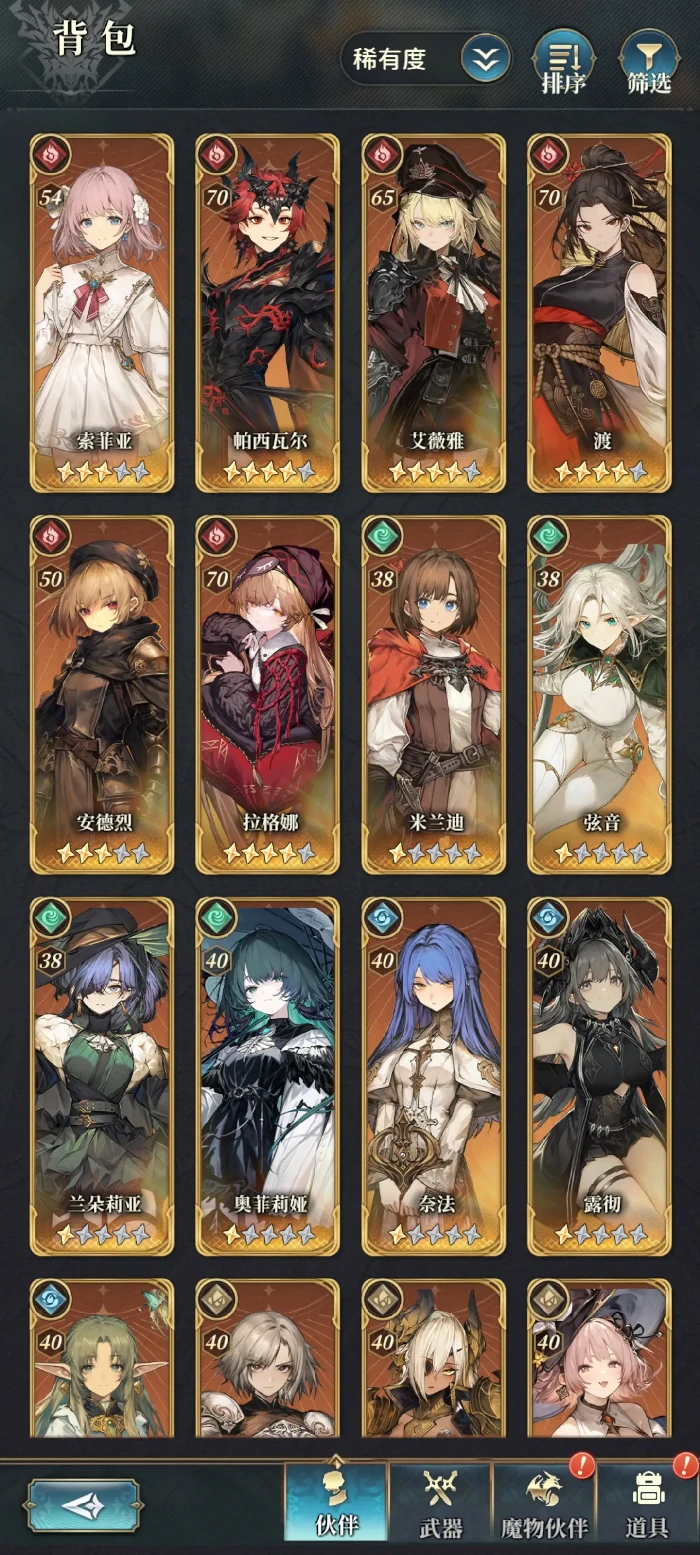Tap the 排序 sort order button
The height and width of the screenshot is (1555, 700).
pyautogui.click(x=564, y=62)
